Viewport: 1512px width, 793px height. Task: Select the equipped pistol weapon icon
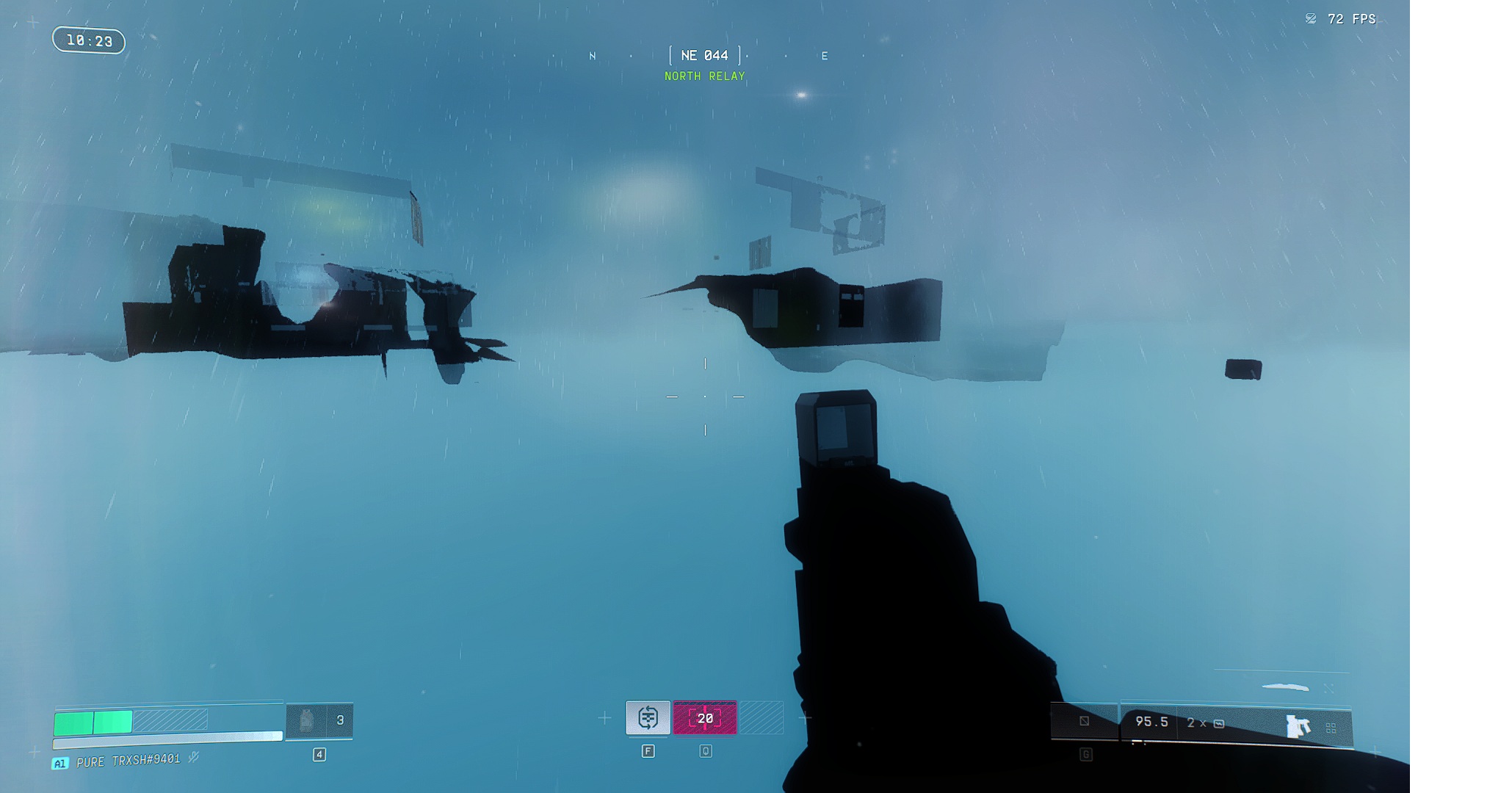coord(1298,726)
